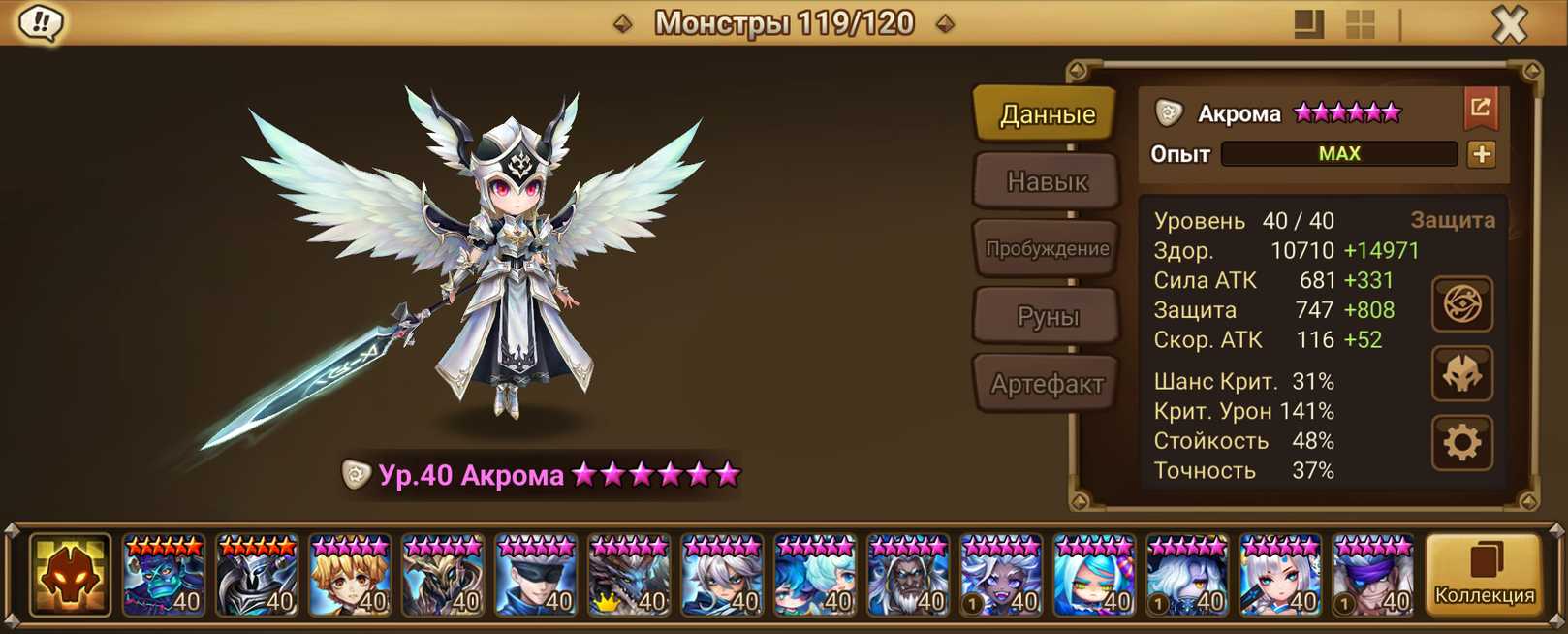Screen dimensions: 1568x634
Task: Close the monsters window with the X
Action: click(1508, 24)
